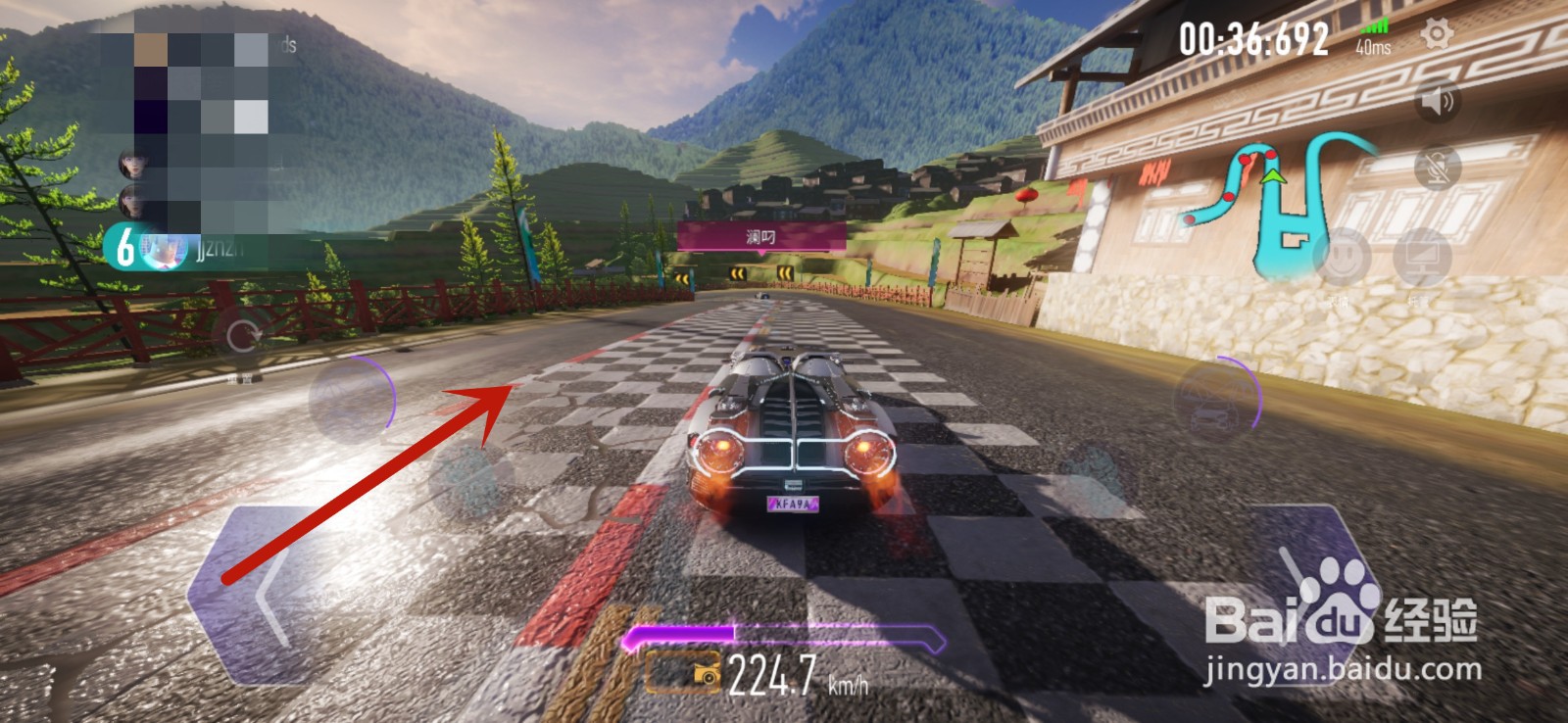This screenshot has width=1568, height=723.
Task: Tap the circular arrow reset button
Action: (242, 337)
